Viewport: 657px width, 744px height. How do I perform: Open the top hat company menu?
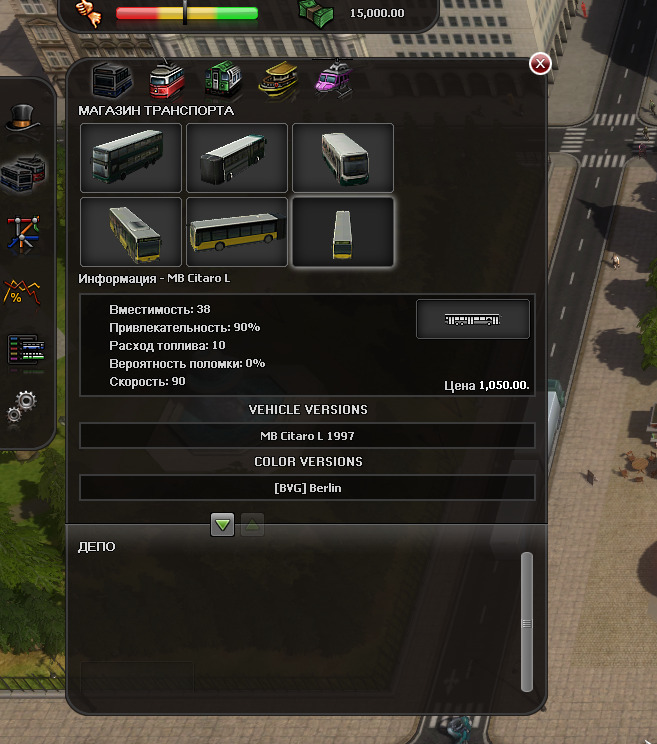tap(22, 118)
